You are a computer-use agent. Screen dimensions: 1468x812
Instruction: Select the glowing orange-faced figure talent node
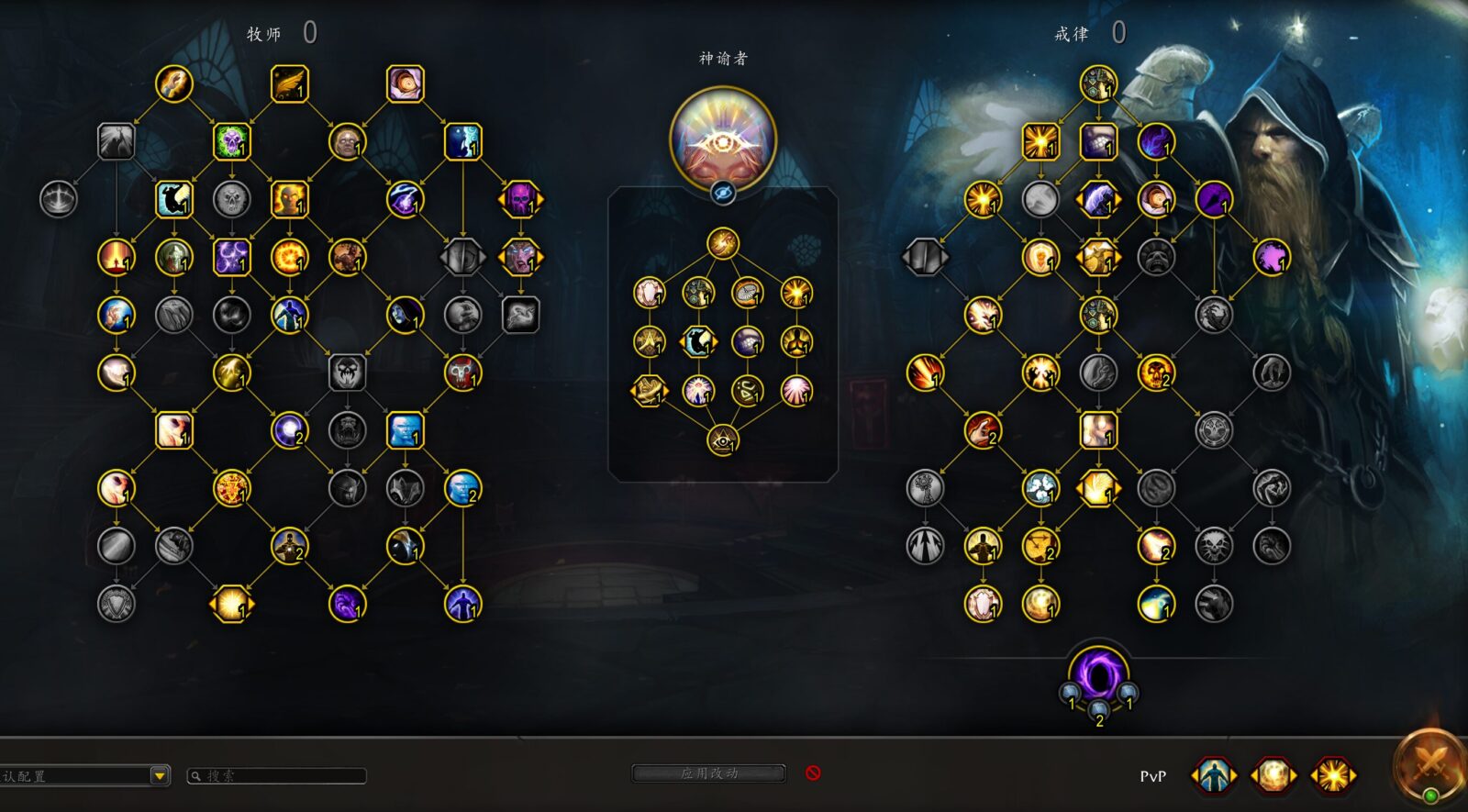coord(289,199)
